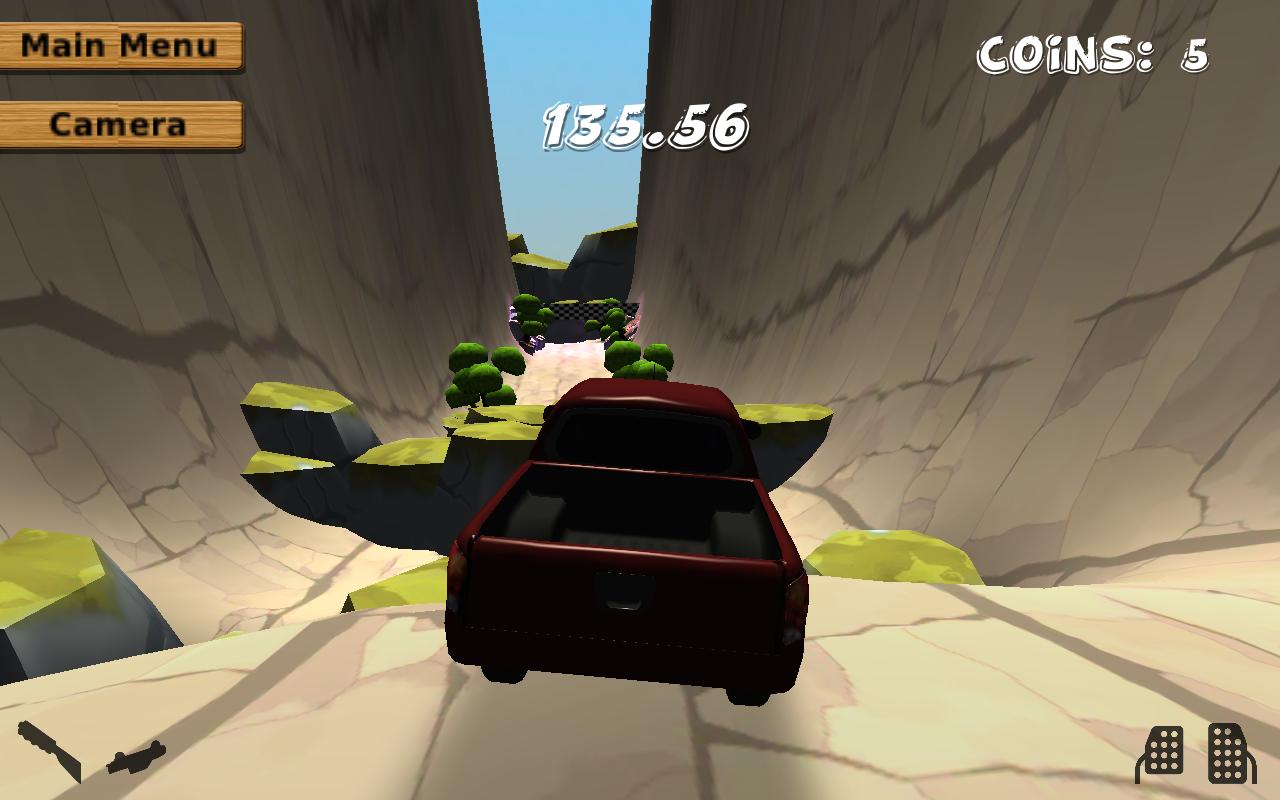Switch the view with the Camera button

click(120, 125)
